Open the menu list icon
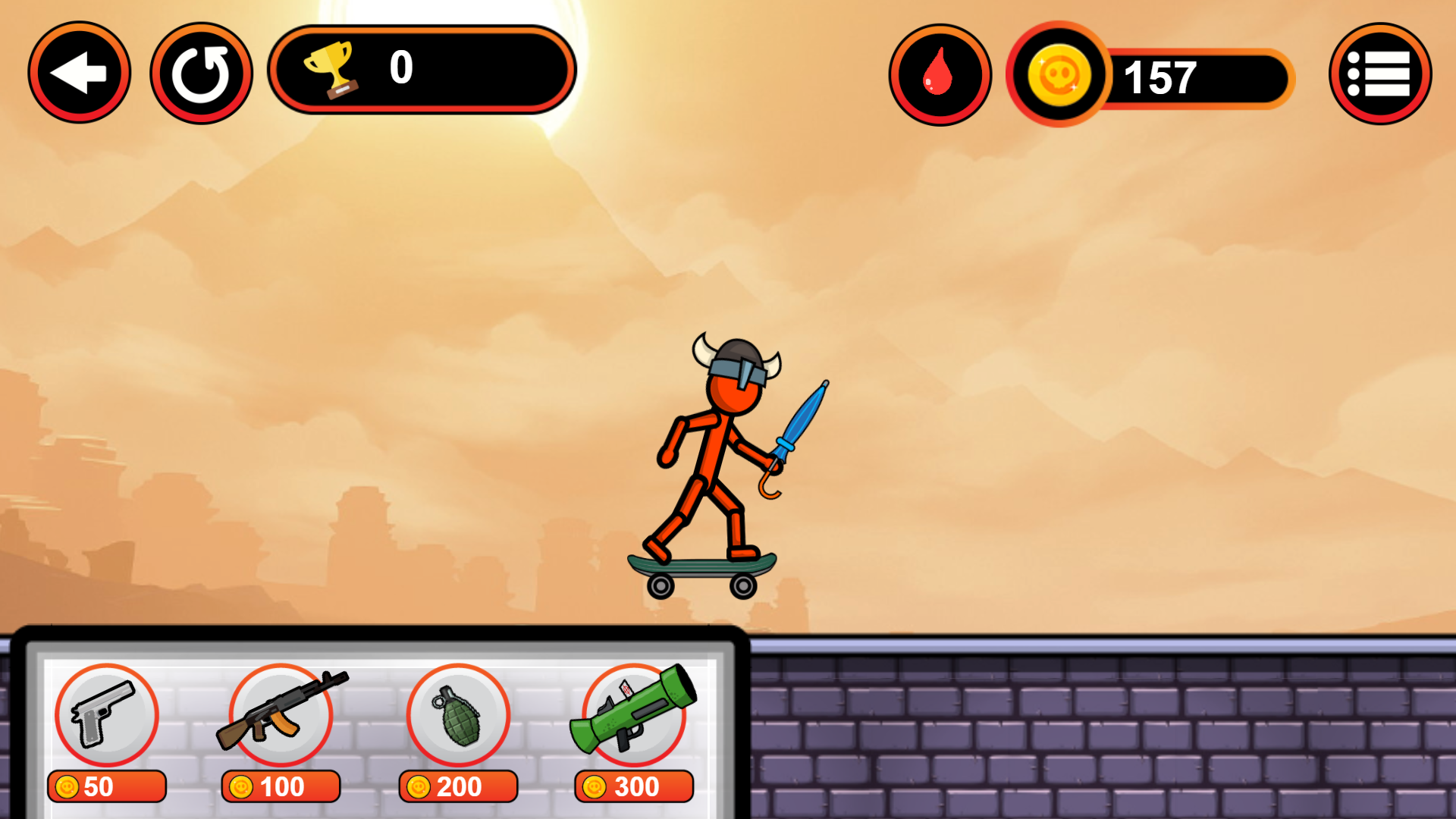Viewport: 1456px width, 819px height. pos(1379,72)
